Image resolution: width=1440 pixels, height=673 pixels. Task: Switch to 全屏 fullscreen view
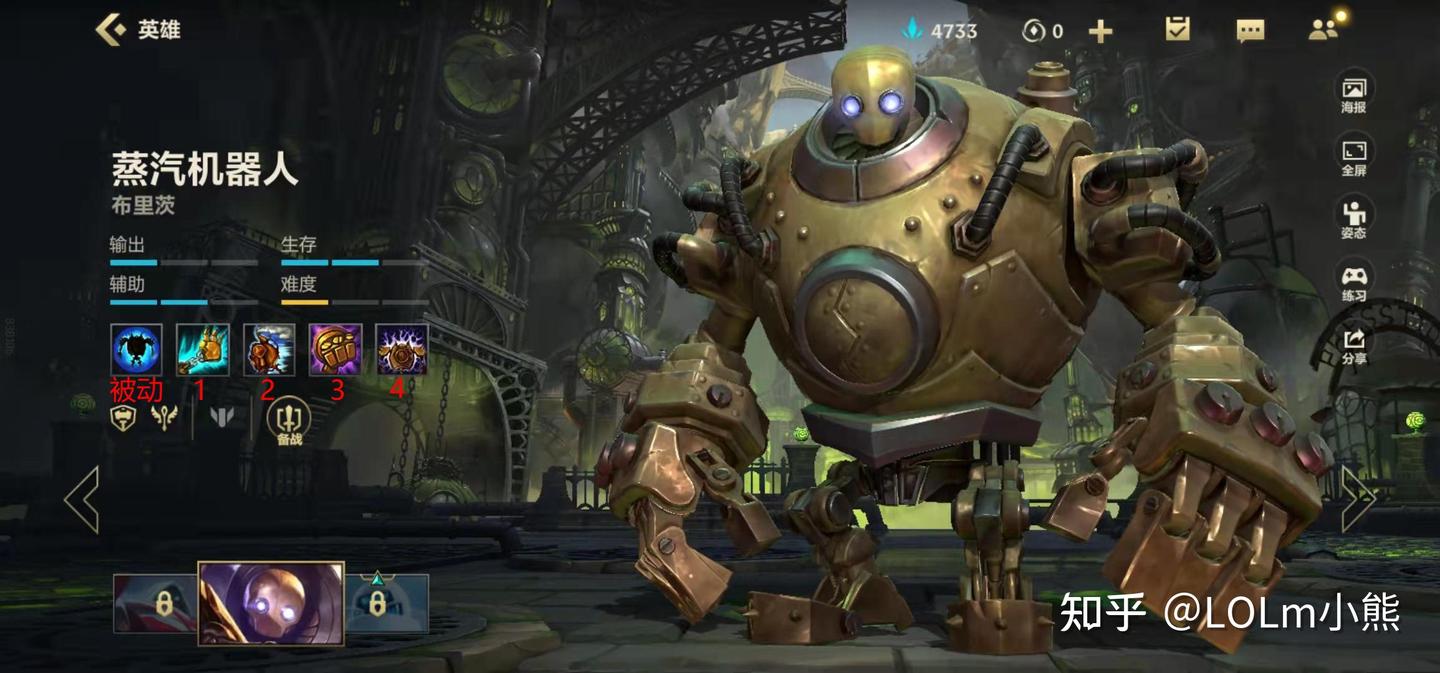pyautogui.click(x=1354, y=157)
